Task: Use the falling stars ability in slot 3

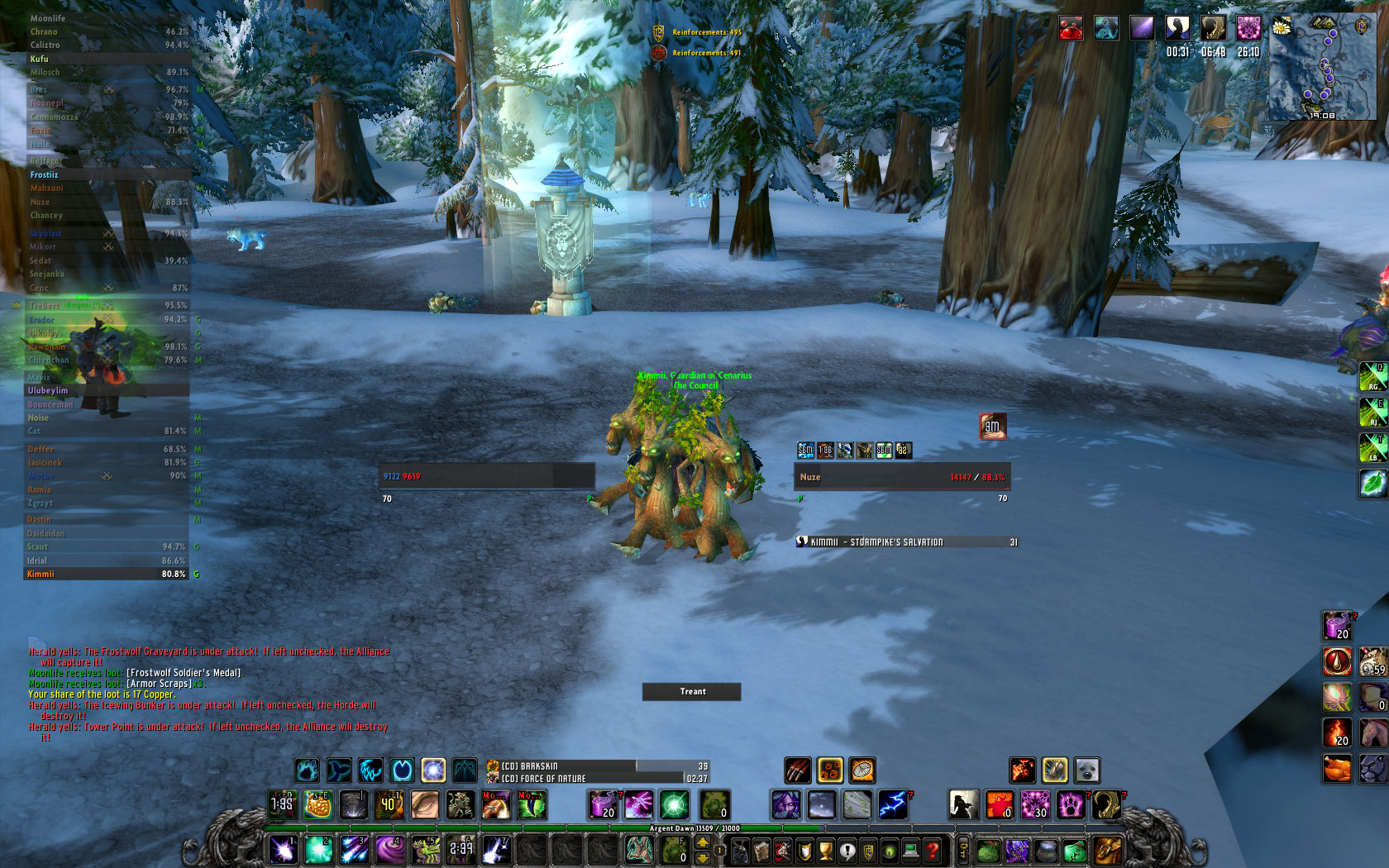Action: click(354, 849)
